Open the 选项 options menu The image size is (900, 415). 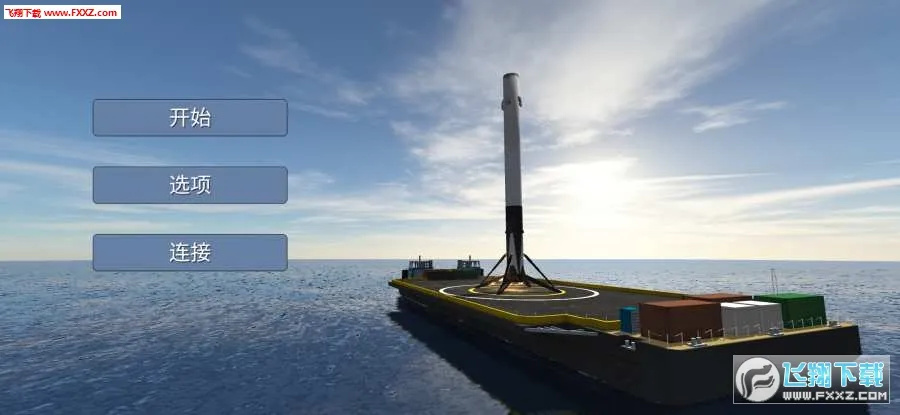pyautogui.click(x=190, y=185)
